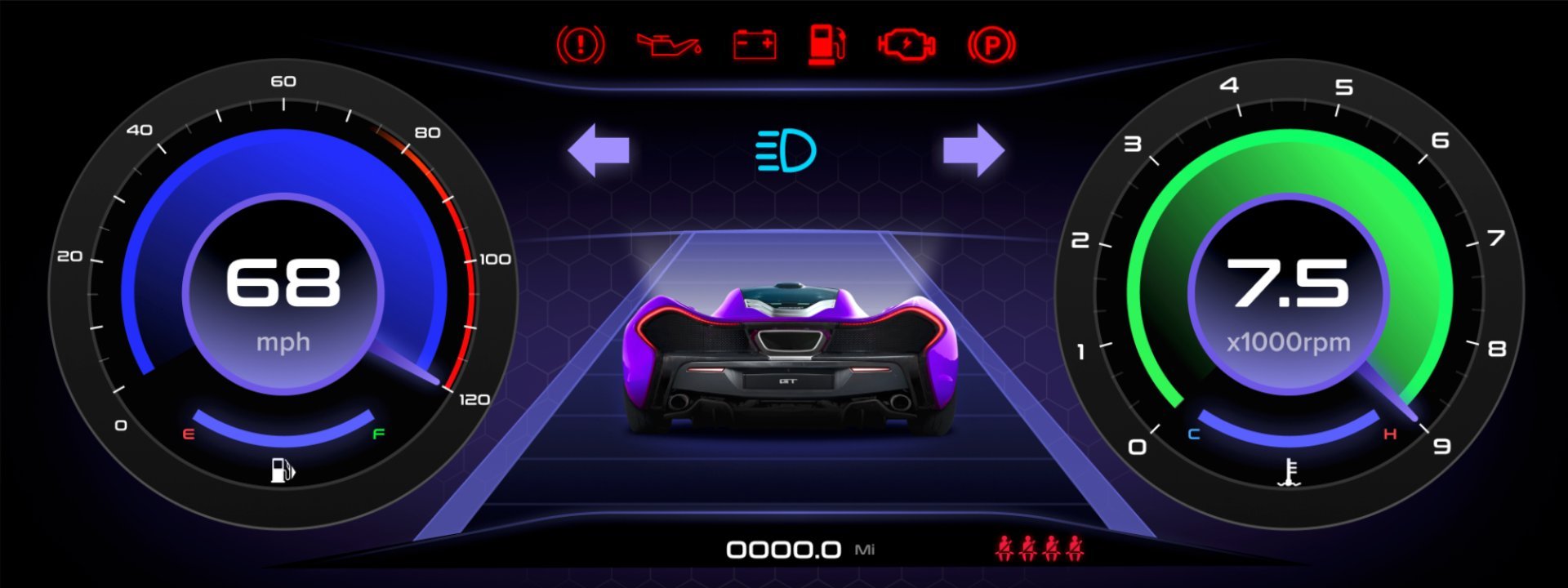Activate the right turn signal arrow
Viewport: 1568px width, 588px height.
tap(973, 150)
